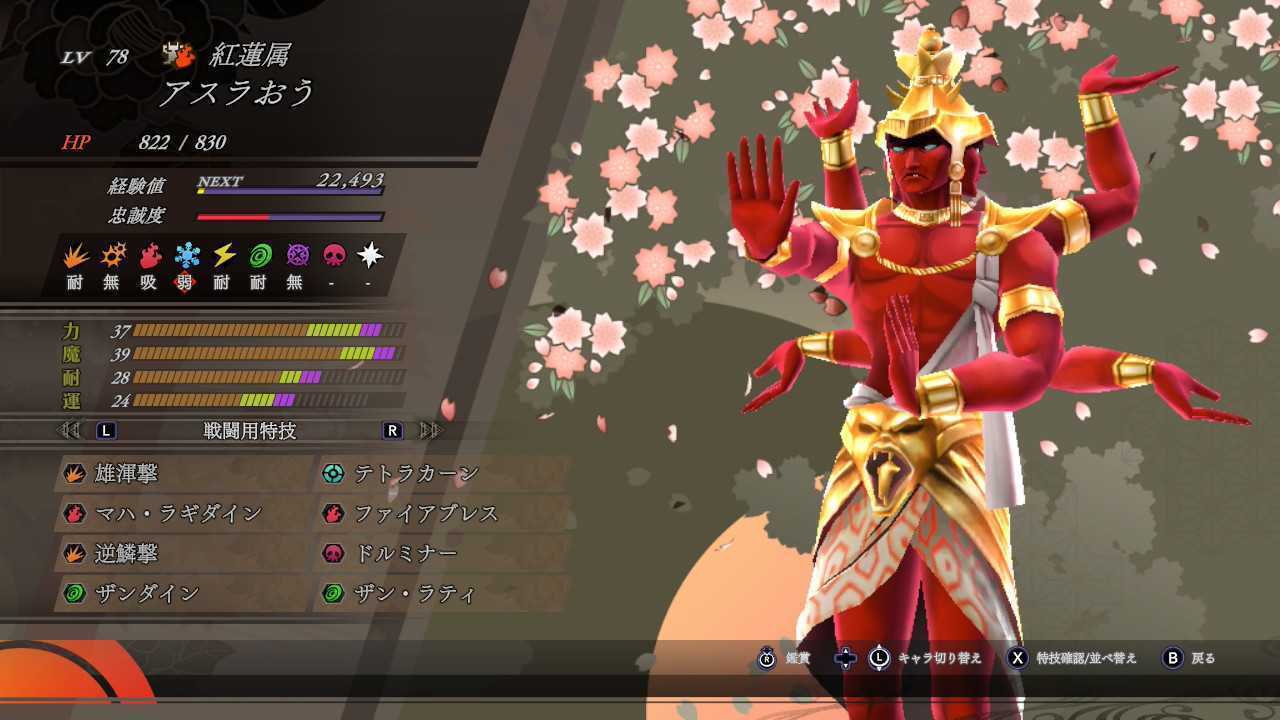Click the right double-arrow to next skill page

(428, 430)
